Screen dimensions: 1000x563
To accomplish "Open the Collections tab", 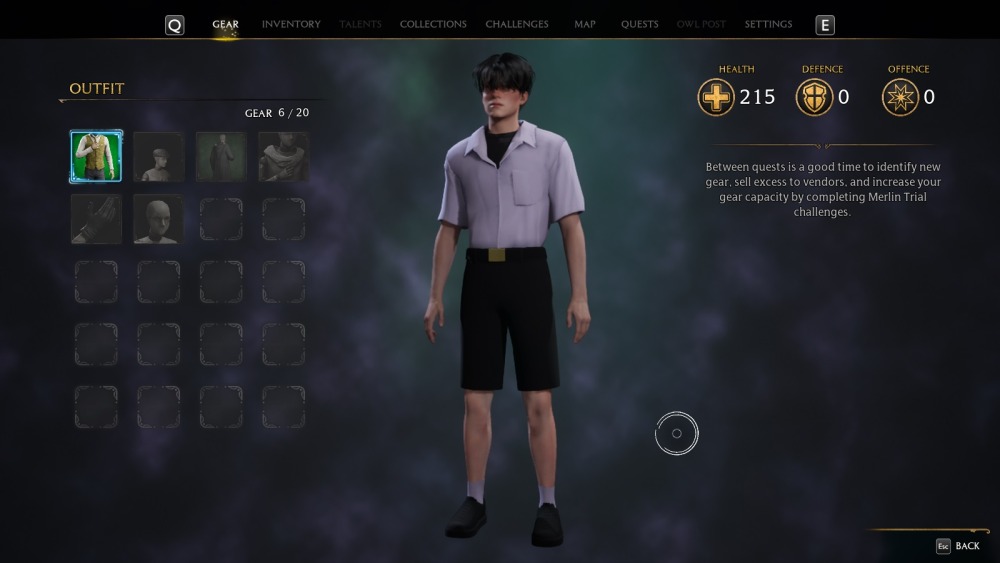I will click(433, 24).
